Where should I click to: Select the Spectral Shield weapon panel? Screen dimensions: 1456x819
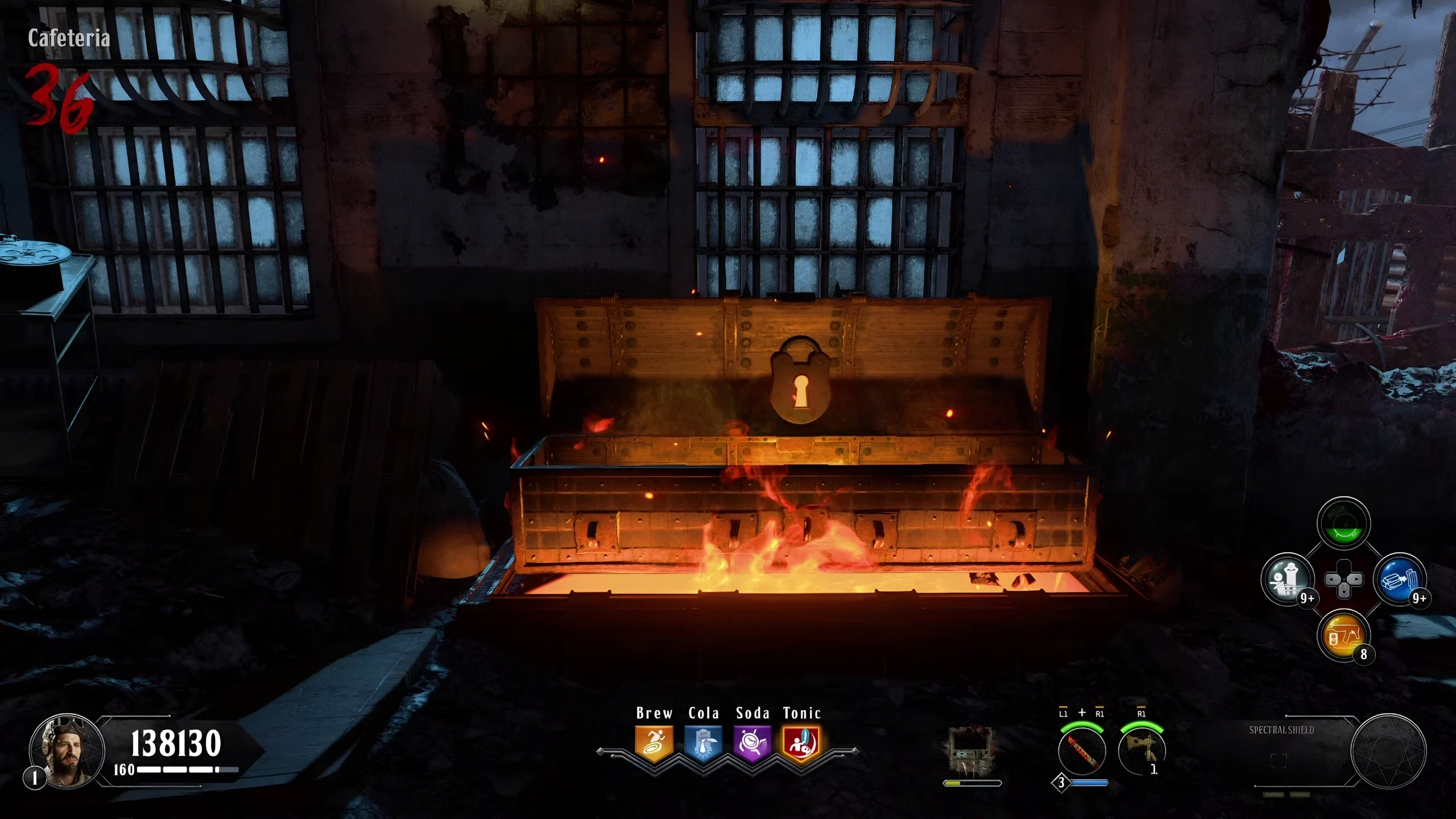[x=1302, y=751]
